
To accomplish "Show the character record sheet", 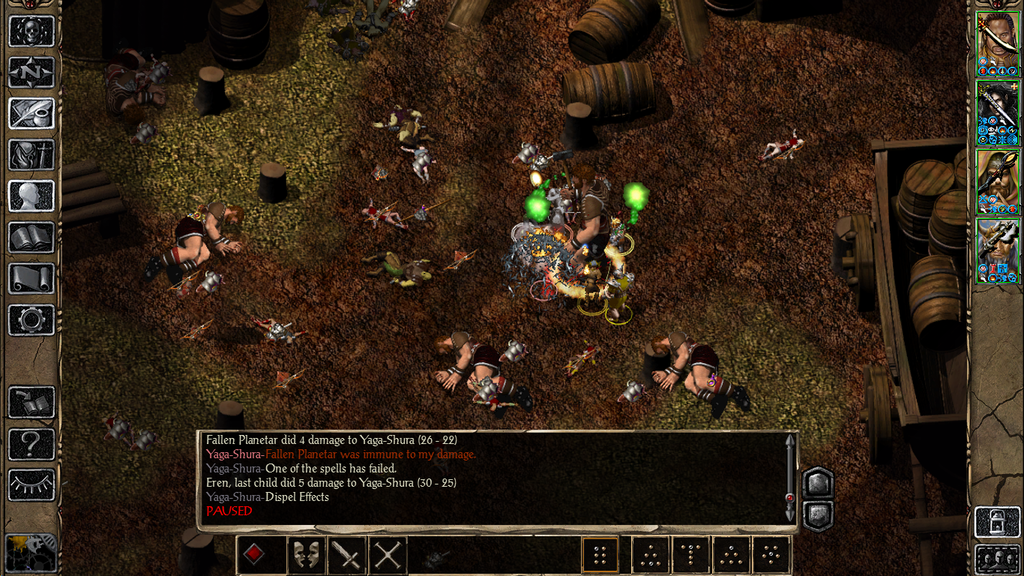I will [x=31, y=195].
